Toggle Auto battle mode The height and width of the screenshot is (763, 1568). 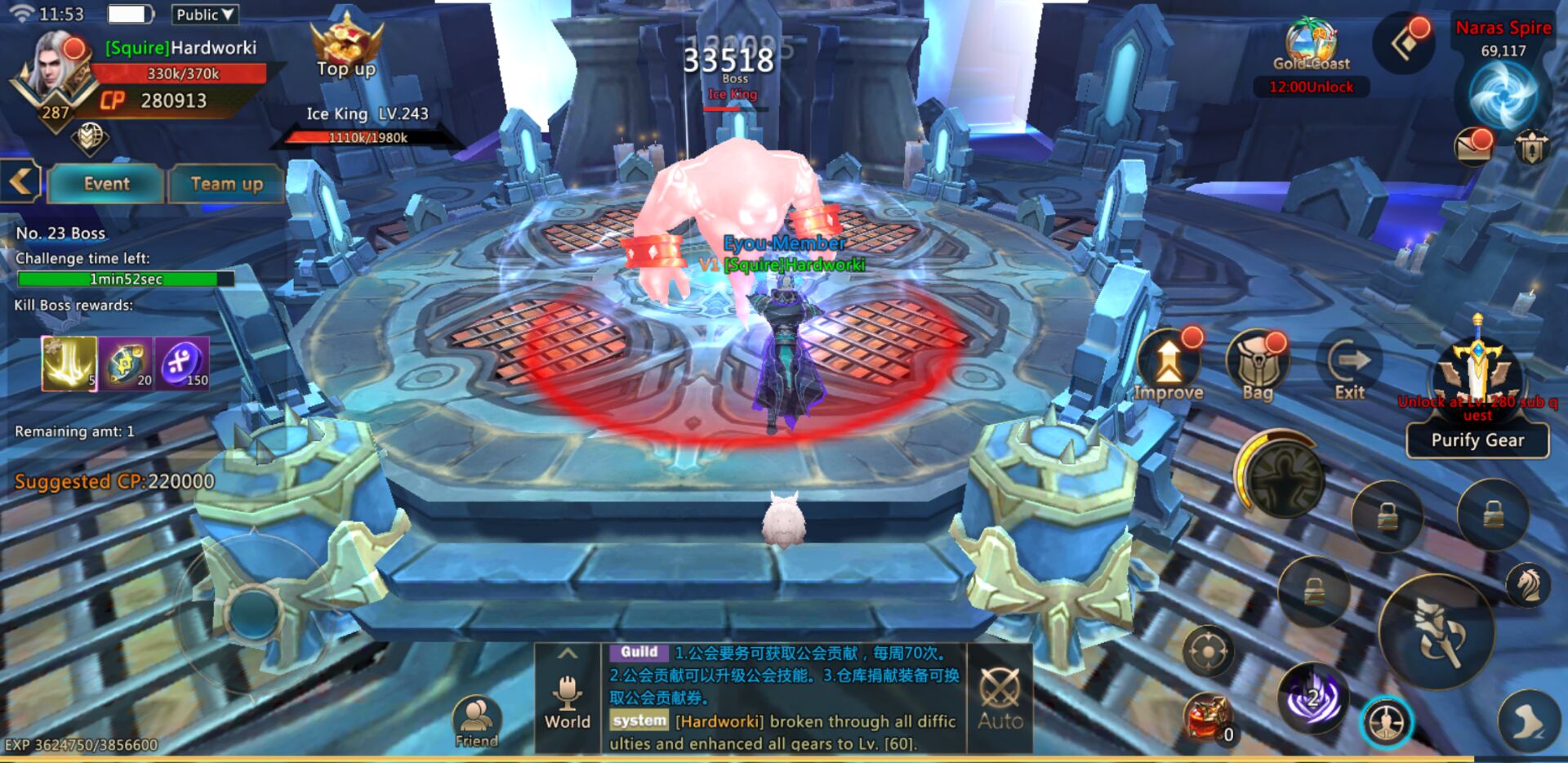[x=1000, y=697]
